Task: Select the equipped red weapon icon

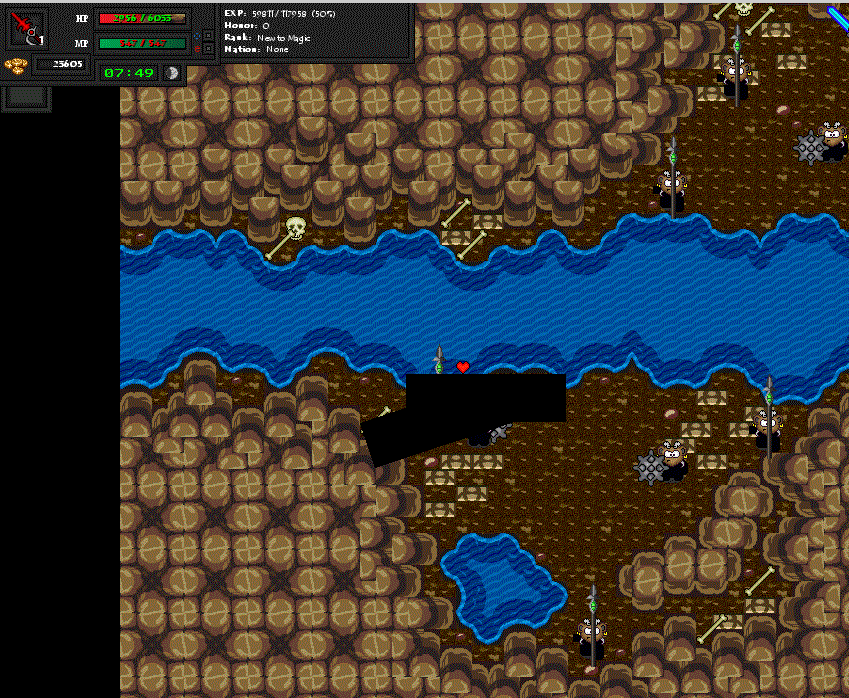Action: 27,28
